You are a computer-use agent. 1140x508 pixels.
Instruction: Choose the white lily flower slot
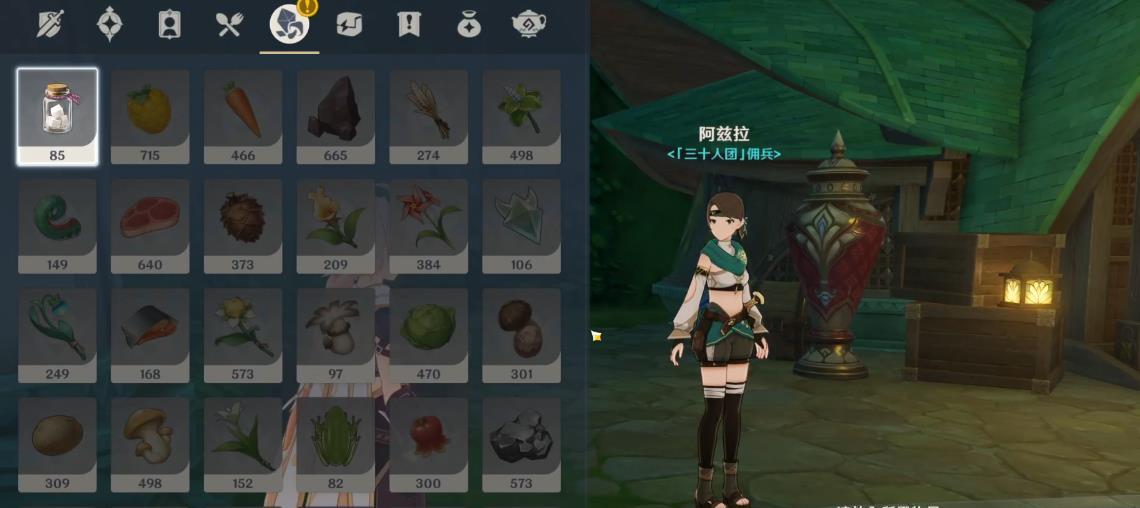click(243, 443)
